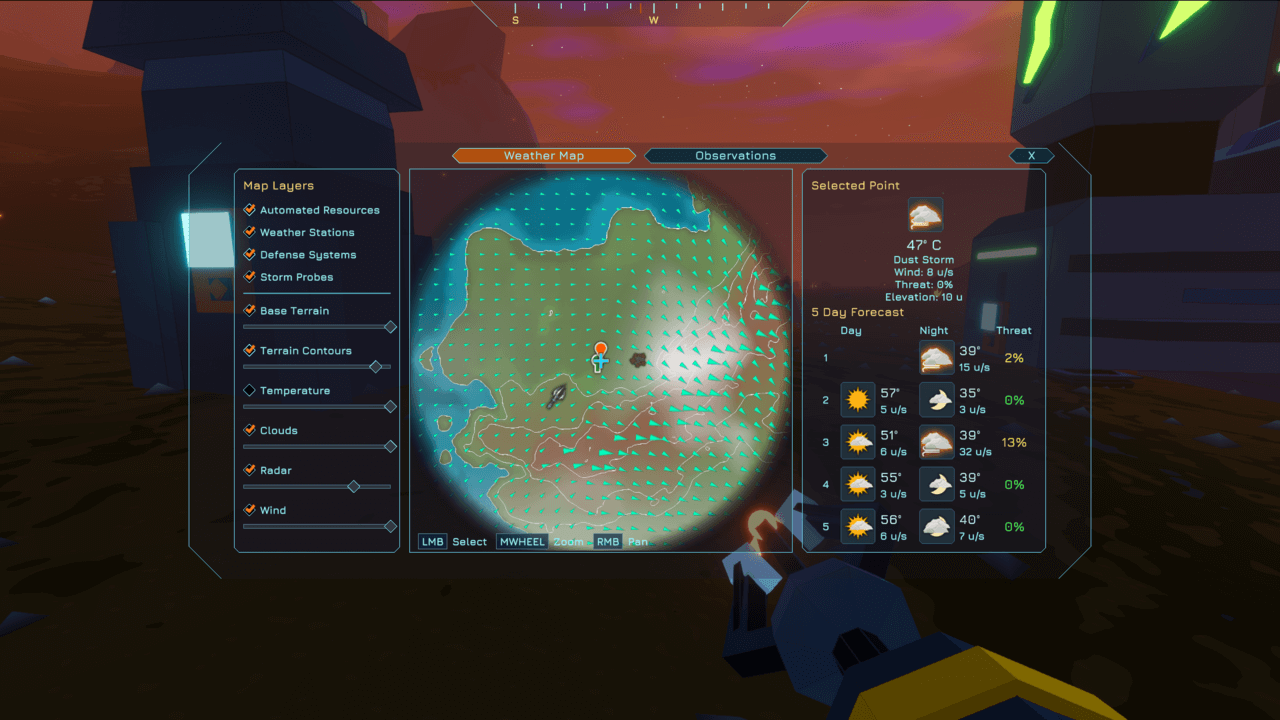Click the Clouds opacity slider handle

(390, 447)
